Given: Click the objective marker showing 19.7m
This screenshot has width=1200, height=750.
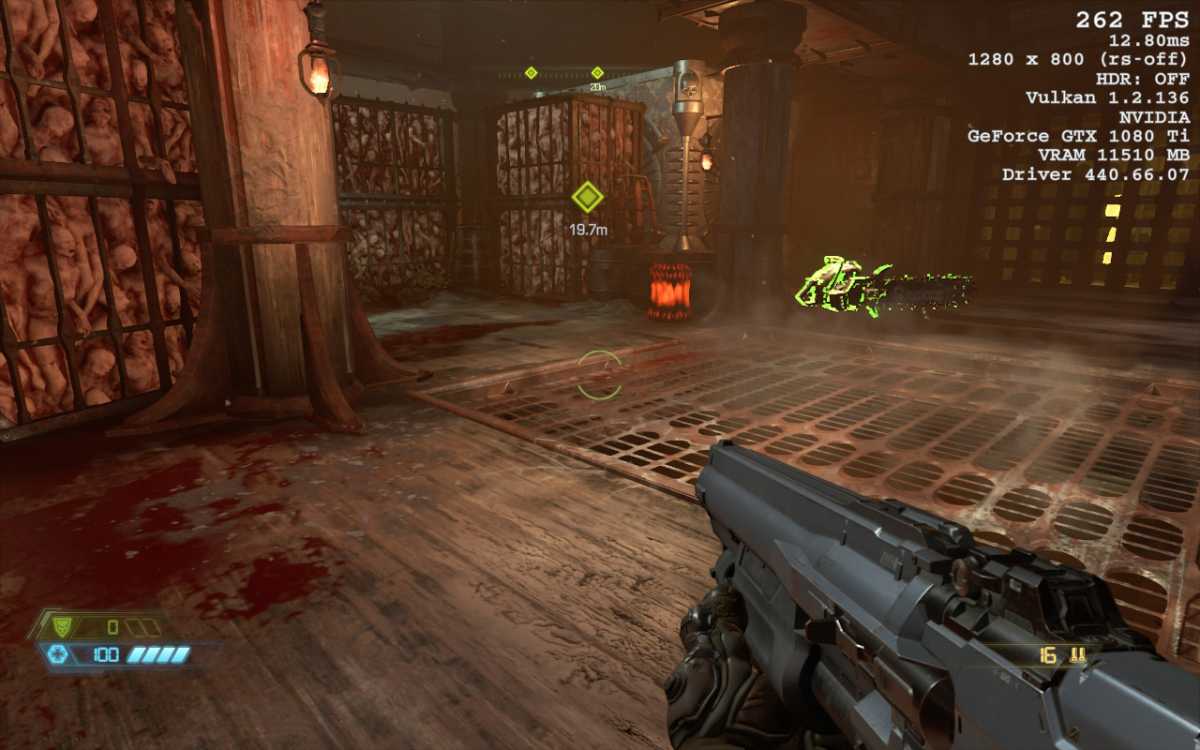Looking at the screenshot, I should 587,197.
